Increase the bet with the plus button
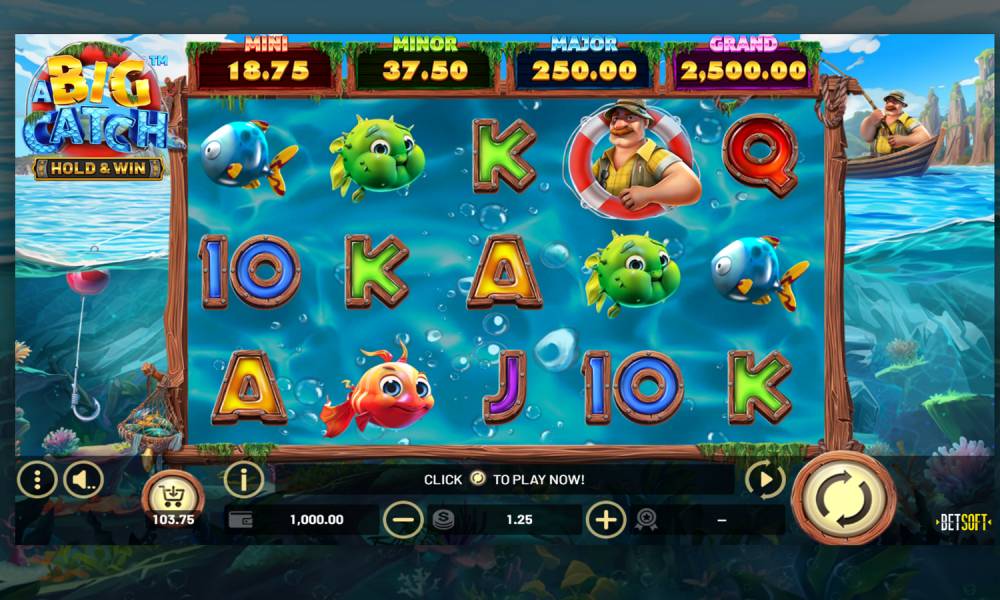The height and width of the screenshot is (600, 1000). [606, 519]
